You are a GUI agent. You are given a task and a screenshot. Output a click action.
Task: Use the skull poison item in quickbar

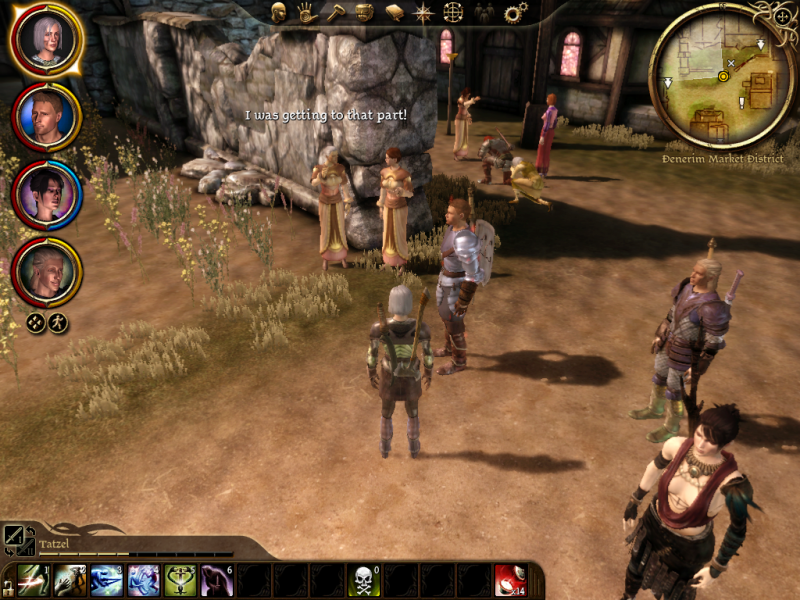tap(363, 580)
